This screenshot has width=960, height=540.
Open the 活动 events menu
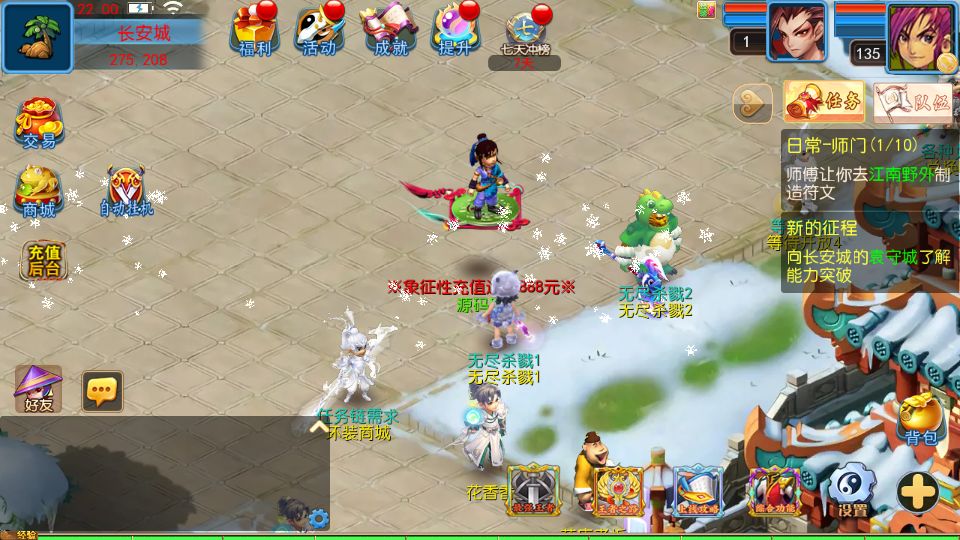[x=319, y=31]
